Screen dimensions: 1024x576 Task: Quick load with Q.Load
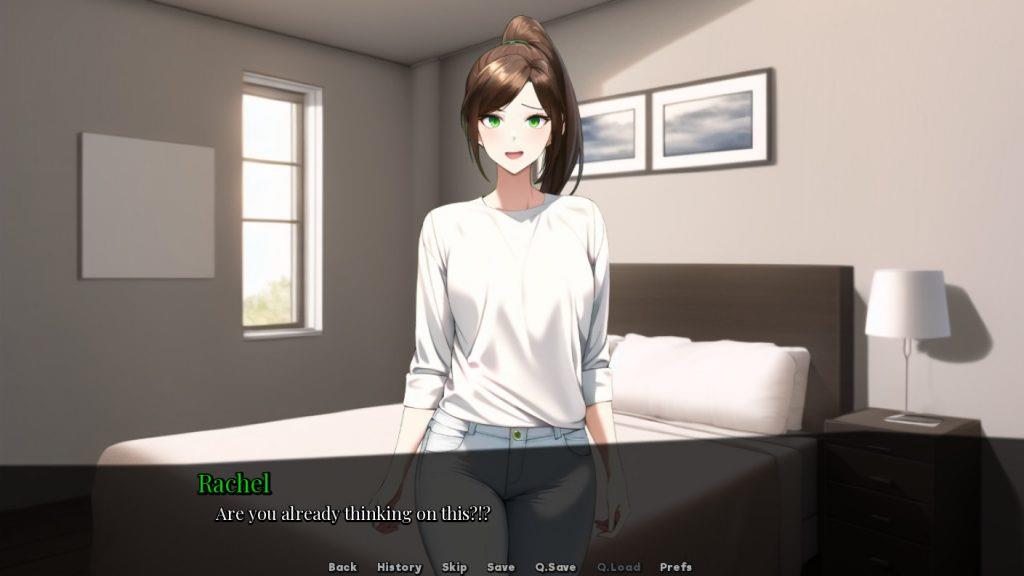(618, 567)
